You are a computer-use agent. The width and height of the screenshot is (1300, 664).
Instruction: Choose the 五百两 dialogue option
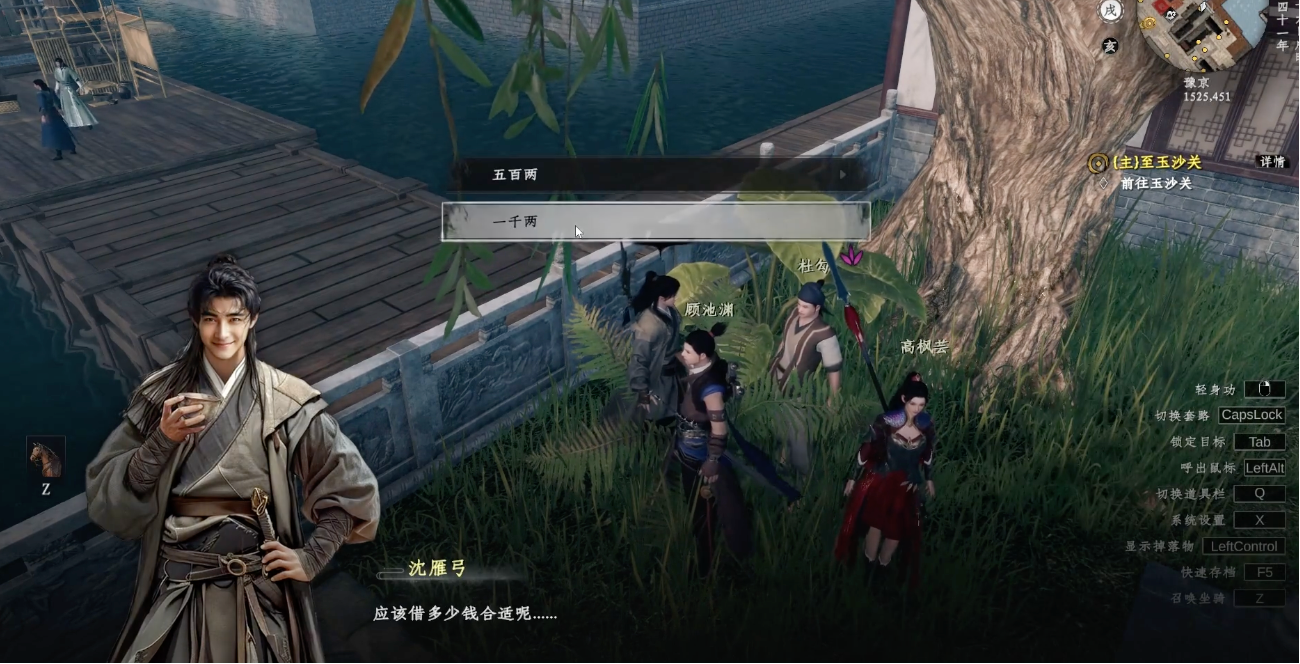pyautogui.click(x=655, y=175)
